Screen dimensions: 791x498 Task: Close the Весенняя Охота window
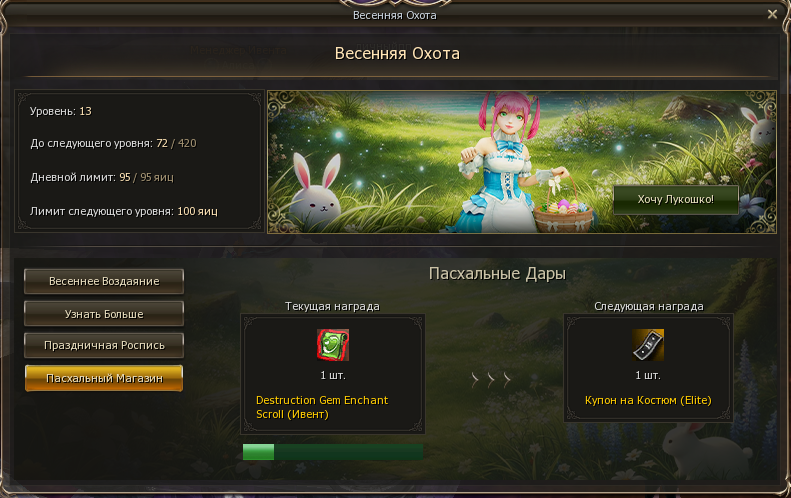click(772, 14)
